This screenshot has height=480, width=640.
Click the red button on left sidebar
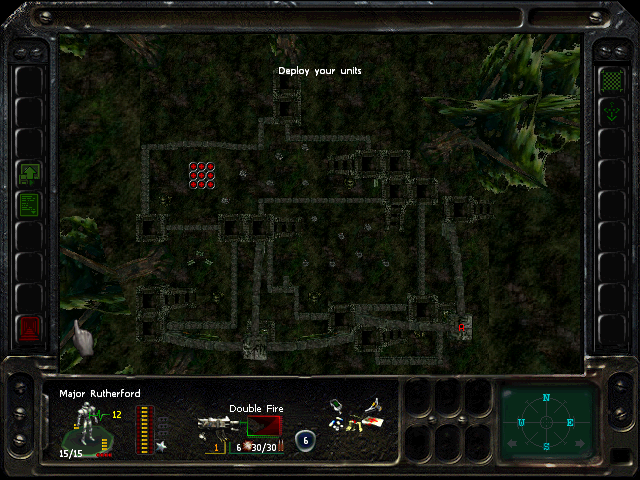point(29,328)
